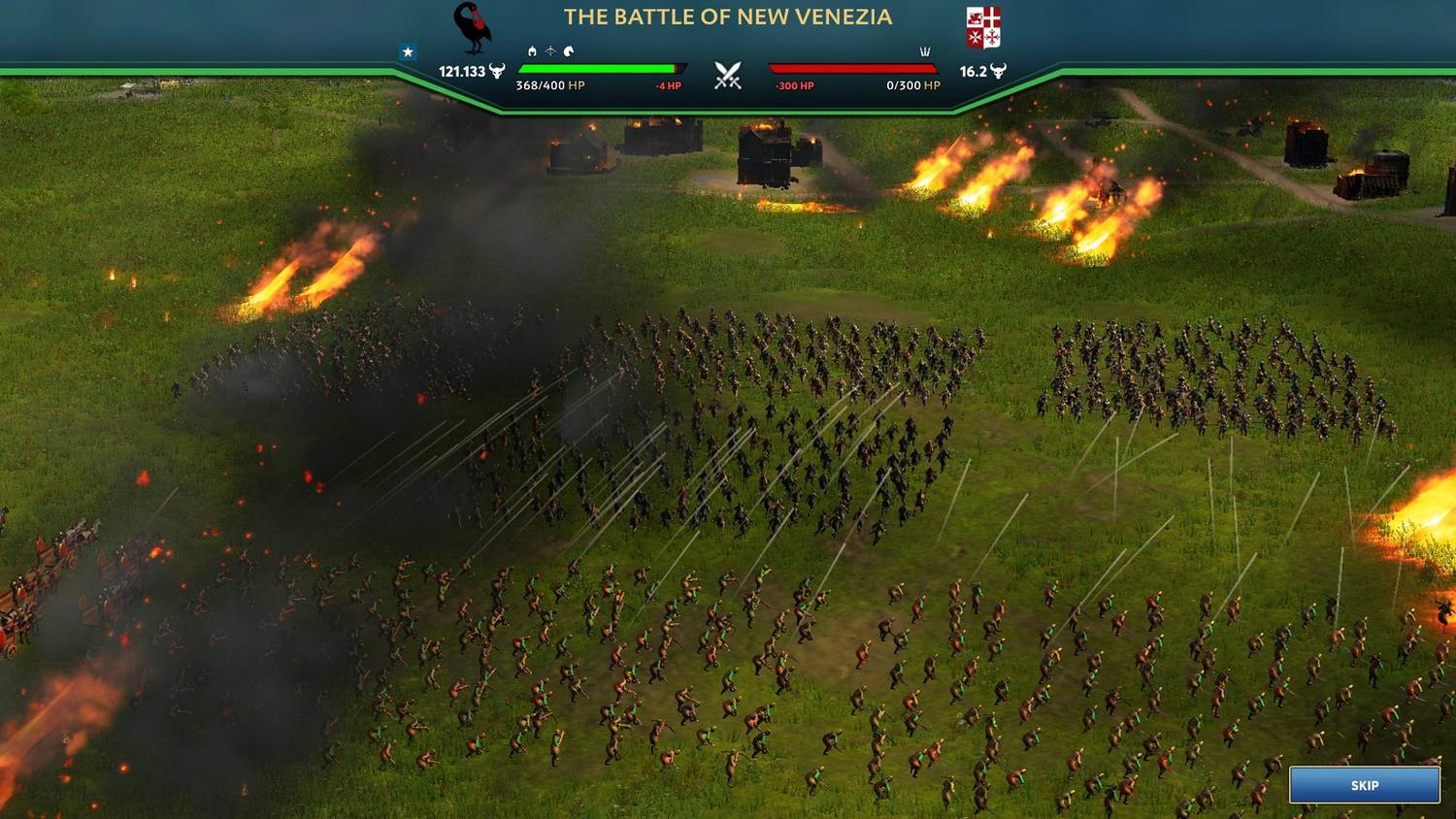This screenshot has height=819, width=1456.
Task: Select the horse head cavalry icon
Action: coord(569,51)
